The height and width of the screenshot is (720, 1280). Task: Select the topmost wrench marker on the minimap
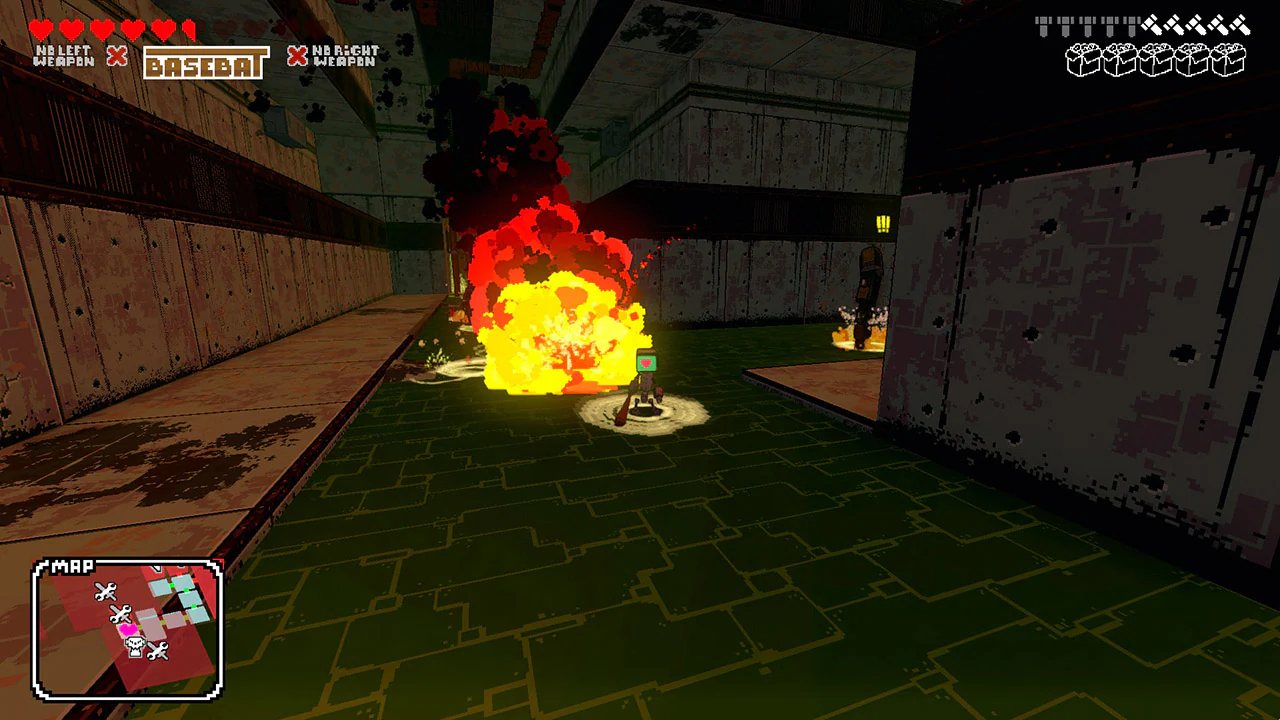(x=107, y=591)
